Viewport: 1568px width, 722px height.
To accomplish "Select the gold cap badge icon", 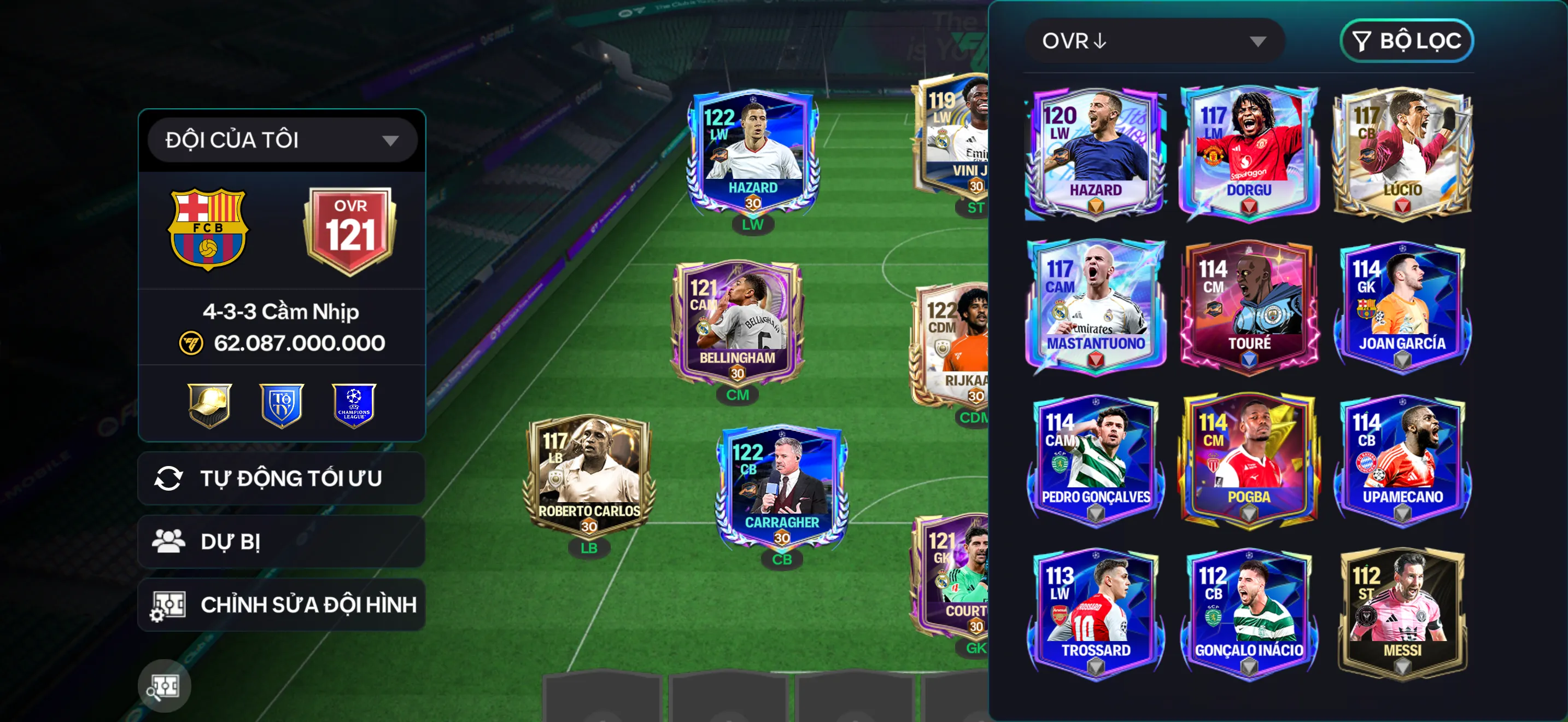I will click(209, 405).
